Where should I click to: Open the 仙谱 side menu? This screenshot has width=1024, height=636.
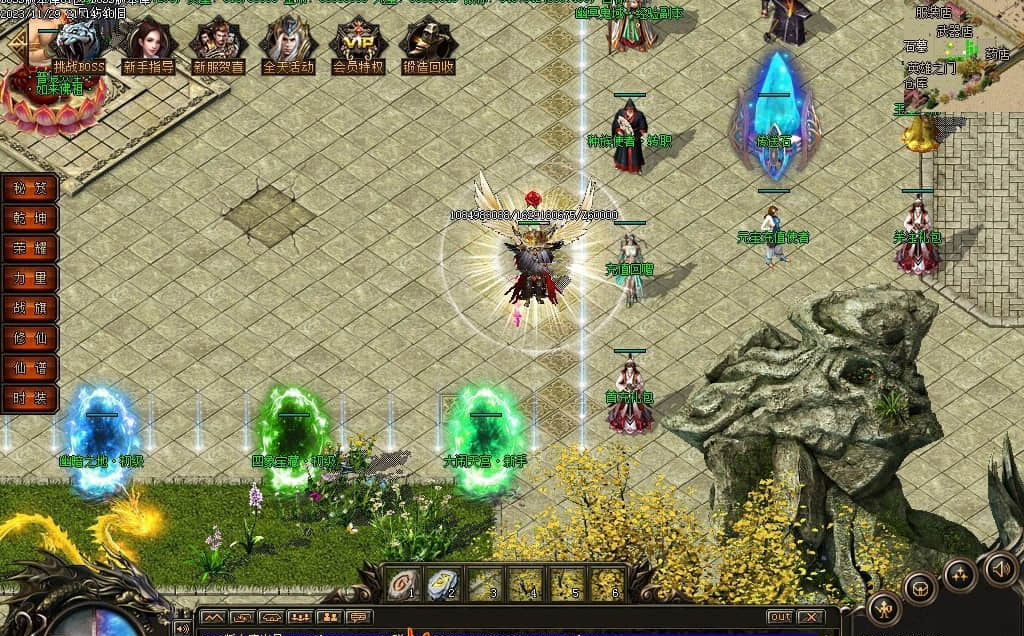coord(30,368)
